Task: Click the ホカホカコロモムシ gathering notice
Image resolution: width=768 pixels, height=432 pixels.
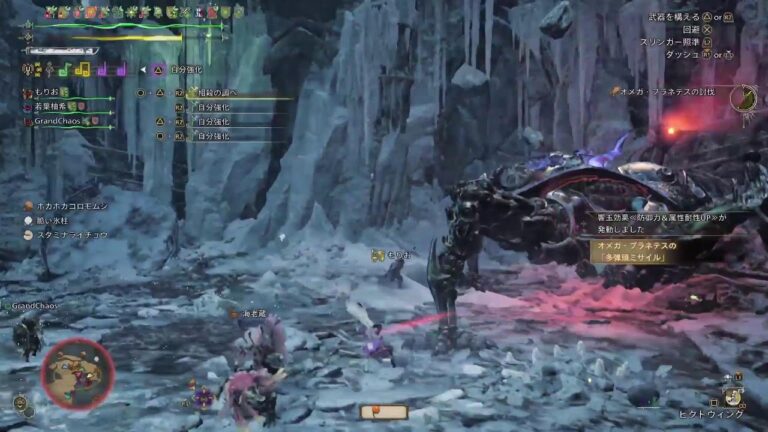Action: tap(70, 205)
